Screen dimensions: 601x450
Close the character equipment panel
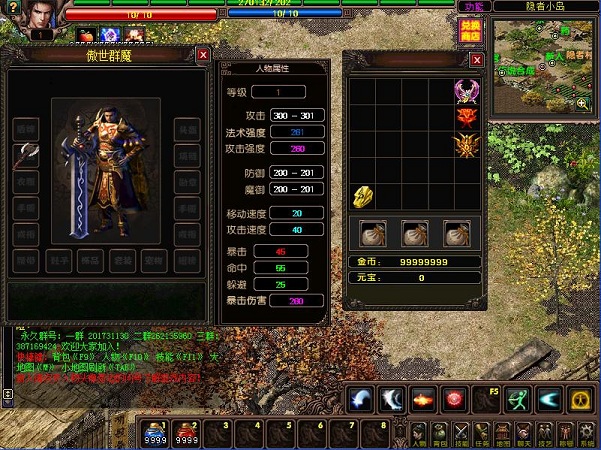(x=203, y=55)
